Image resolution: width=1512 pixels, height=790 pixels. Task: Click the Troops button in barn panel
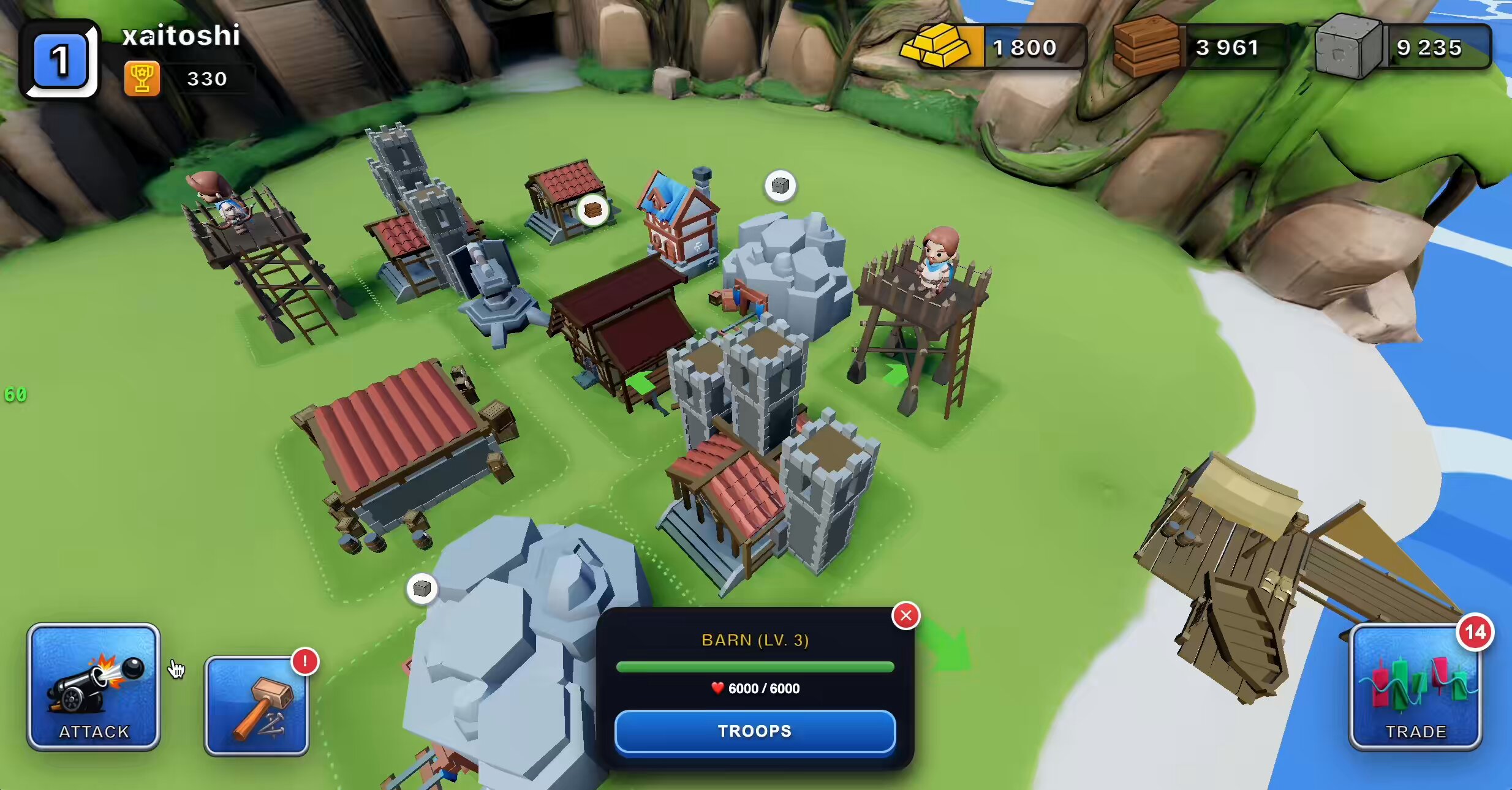755,731
